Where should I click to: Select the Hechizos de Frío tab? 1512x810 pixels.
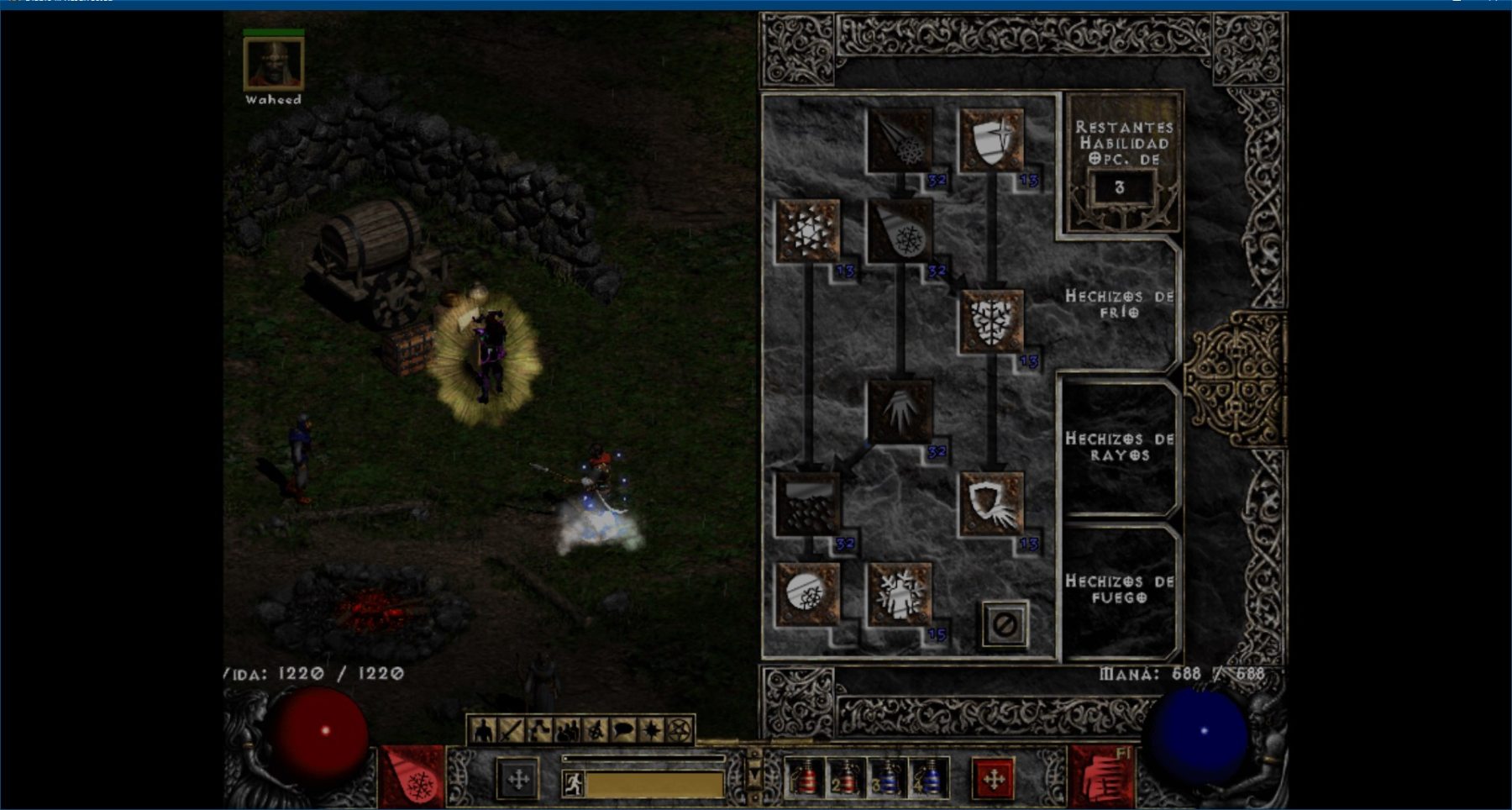1118,303
